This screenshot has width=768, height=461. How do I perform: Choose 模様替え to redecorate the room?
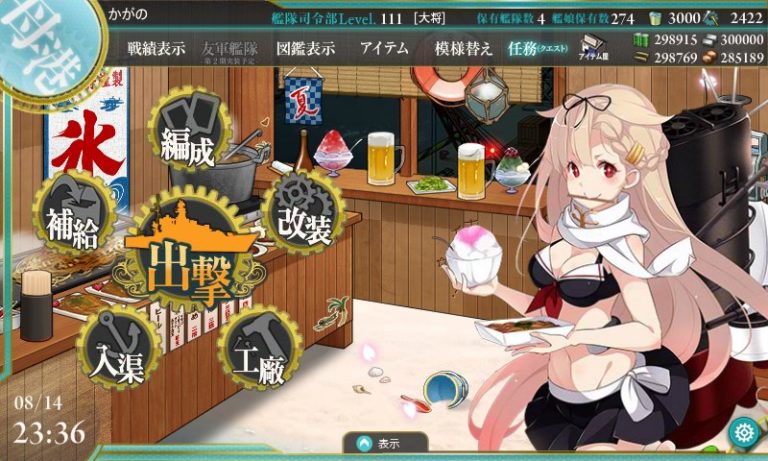(462, 49)
